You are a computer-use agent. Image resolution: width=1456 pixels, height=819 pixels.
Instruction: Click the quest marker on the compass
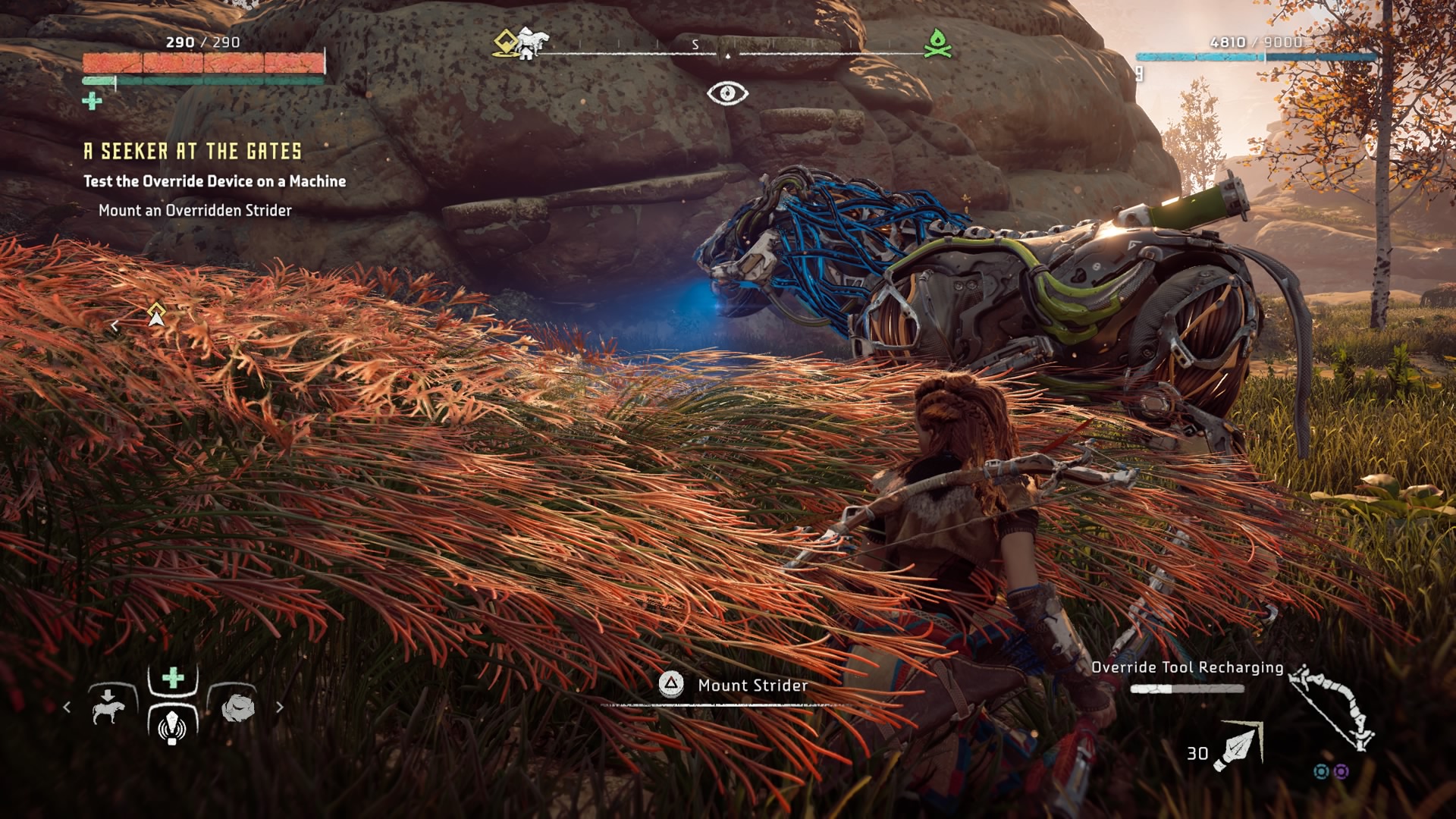[507, 42]
